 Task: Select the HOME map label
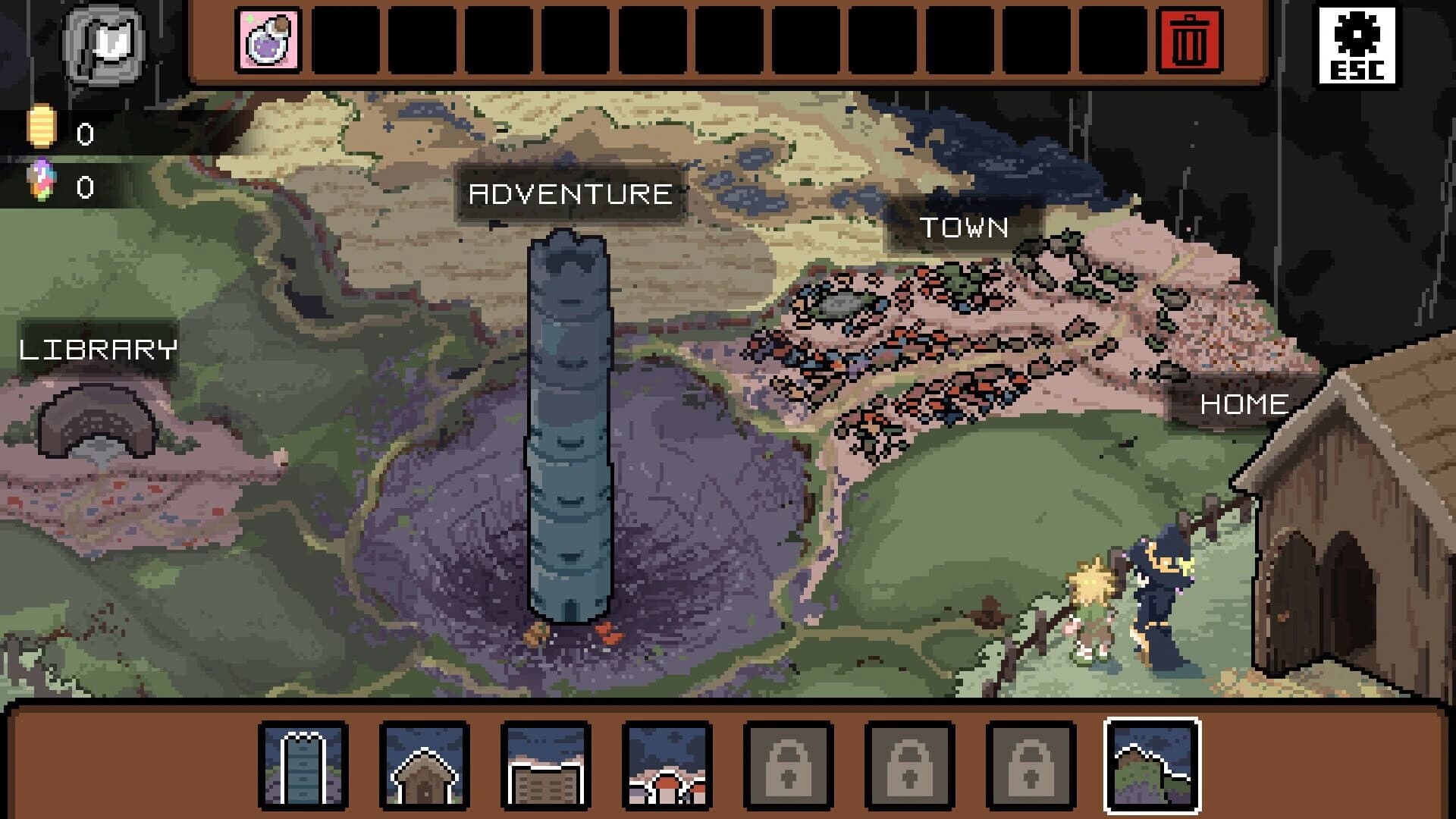coord(1244,403)
